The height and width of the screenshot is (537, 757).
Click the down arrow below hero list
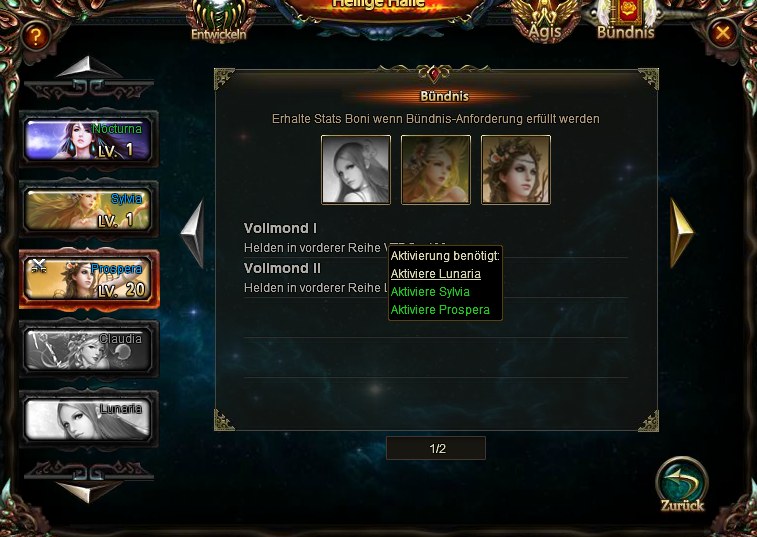[88, 489]
